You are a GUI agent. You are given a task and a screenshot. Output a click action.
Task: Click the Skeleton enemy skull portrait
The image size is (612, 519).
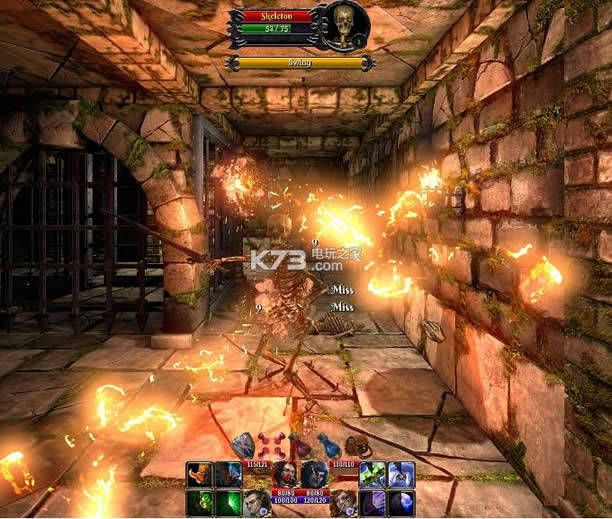[x=344, y=25]
